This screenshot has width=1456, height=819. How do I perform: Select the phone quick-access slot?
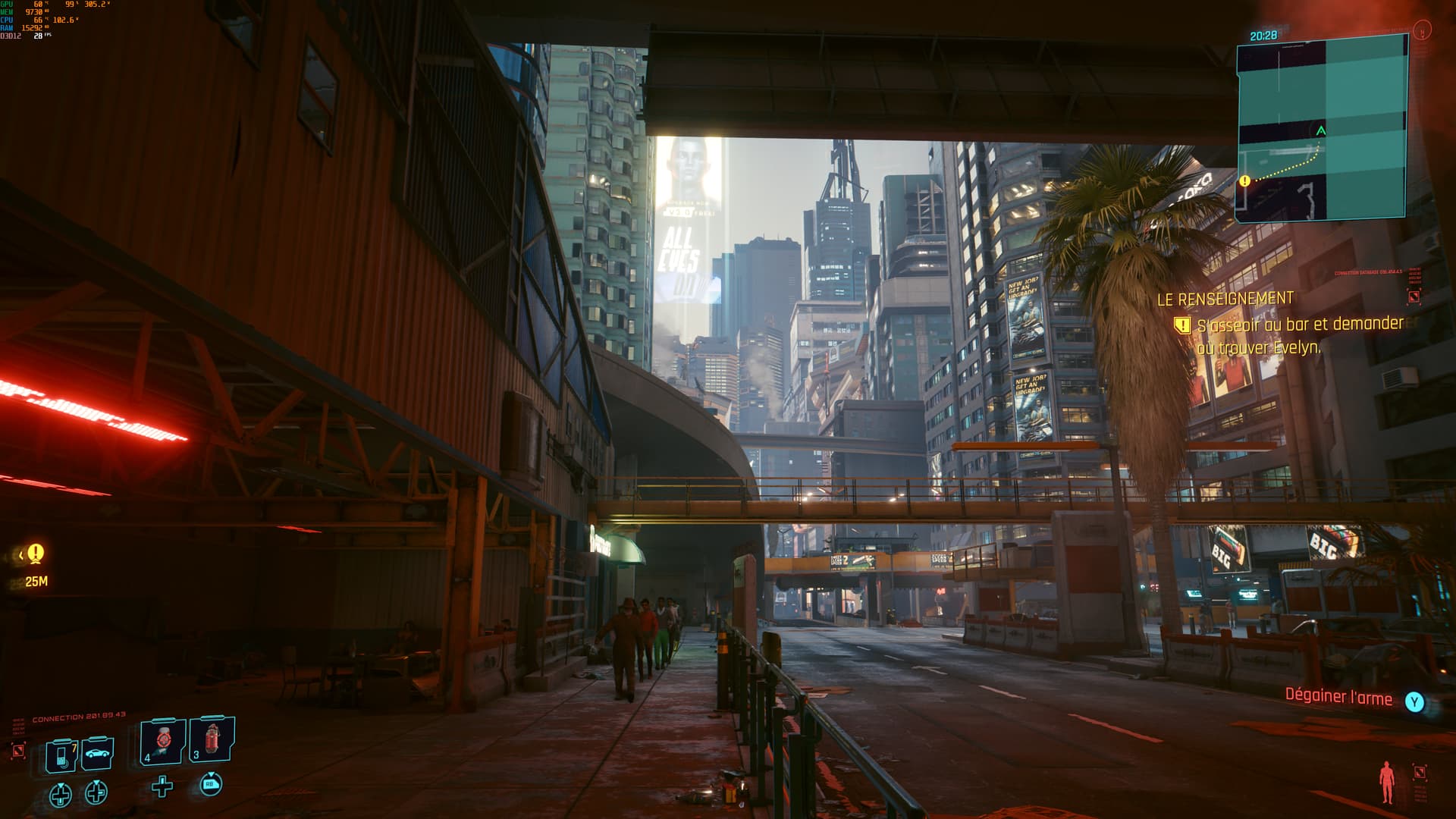click(61, 755)
